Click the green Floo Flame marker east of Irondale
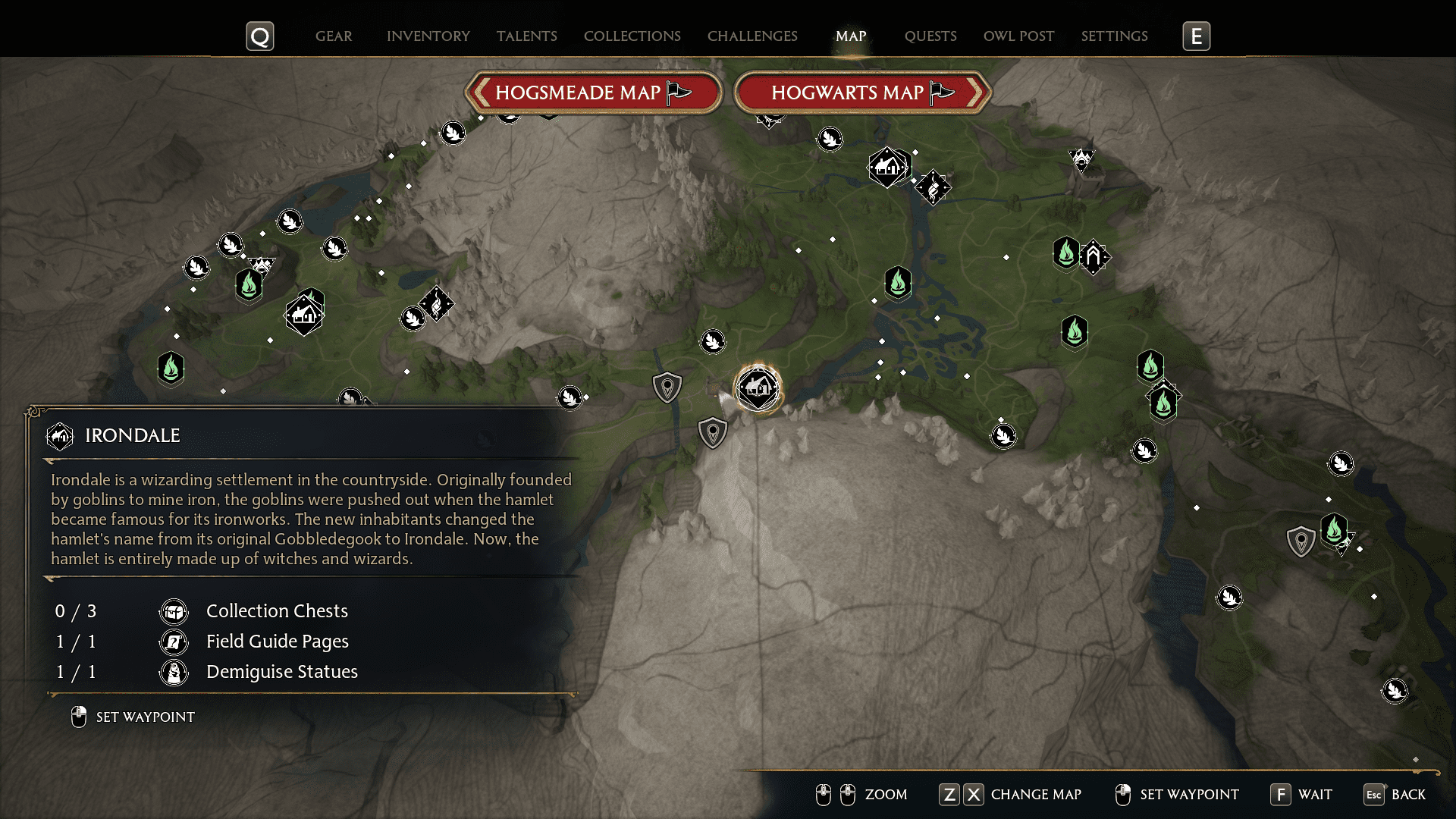The image size is (1456, 819). (1075, 331)
